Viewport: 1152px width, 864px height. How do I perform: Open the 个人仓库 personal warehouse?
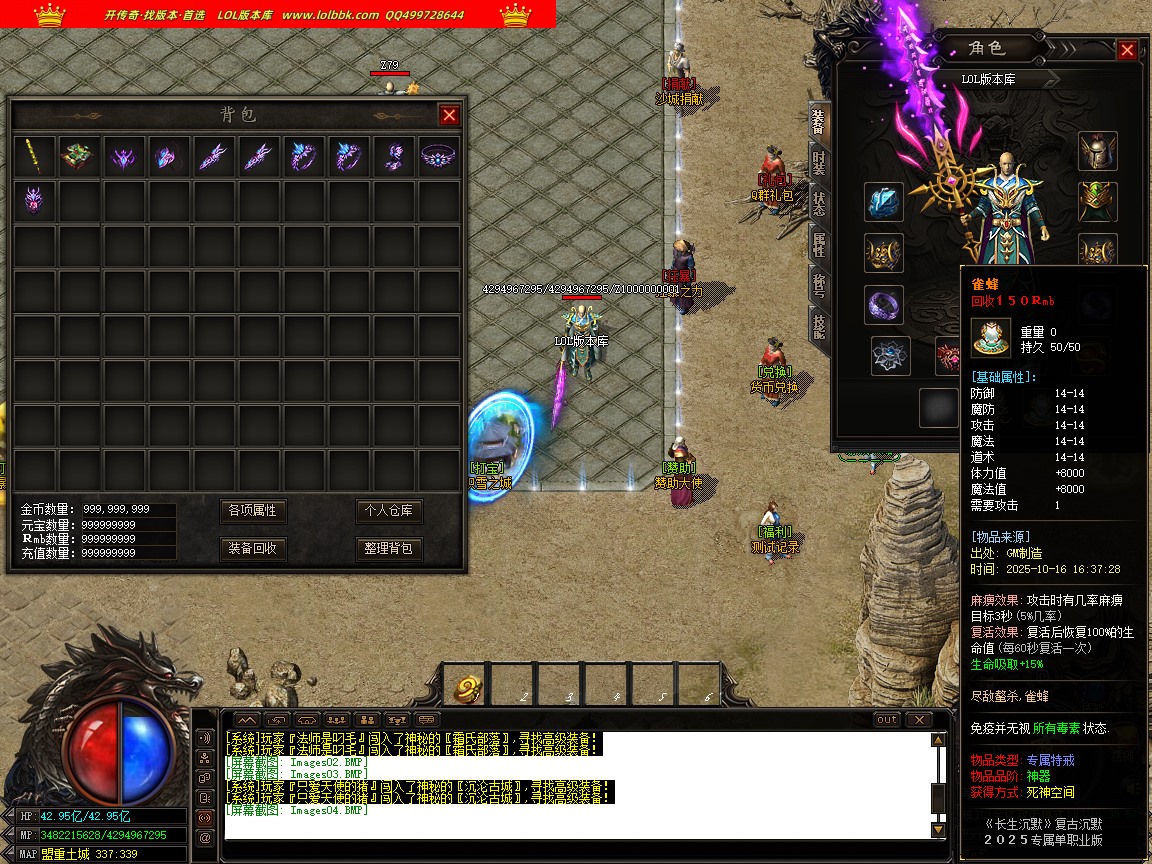389,511
